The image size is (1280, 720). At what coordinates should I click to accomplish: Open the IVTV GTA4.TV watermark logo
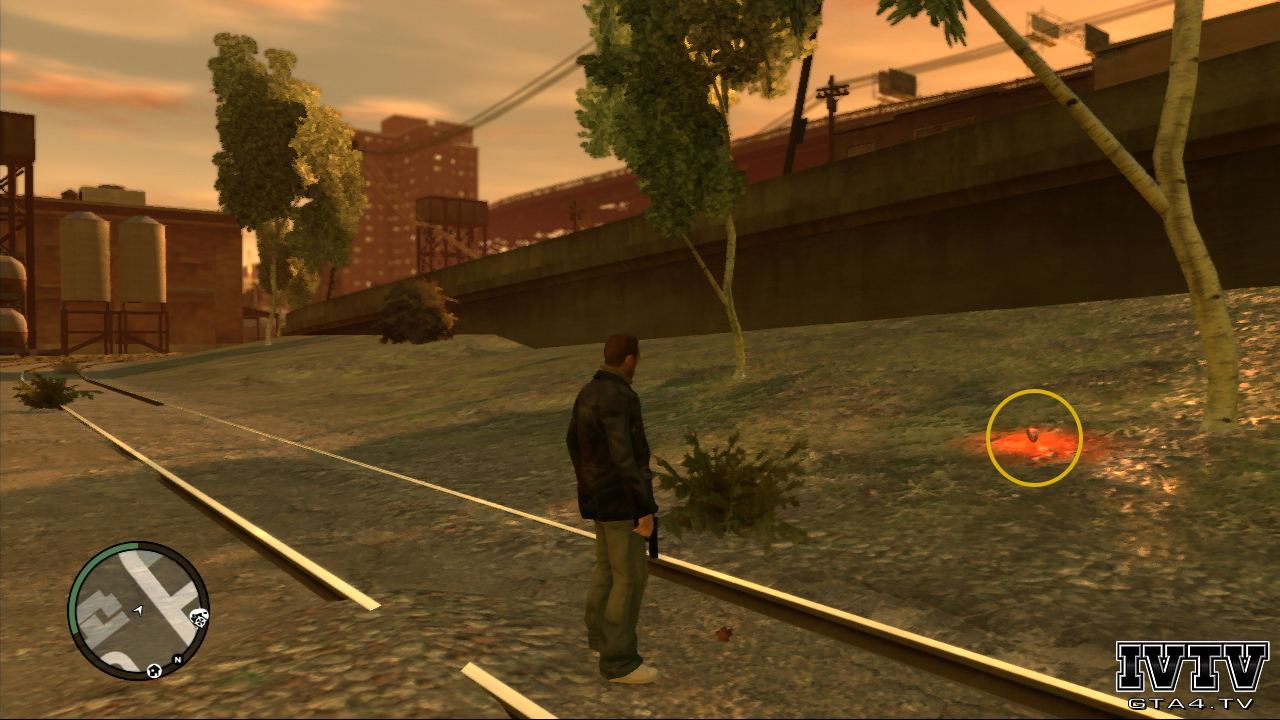point(1192,675)
